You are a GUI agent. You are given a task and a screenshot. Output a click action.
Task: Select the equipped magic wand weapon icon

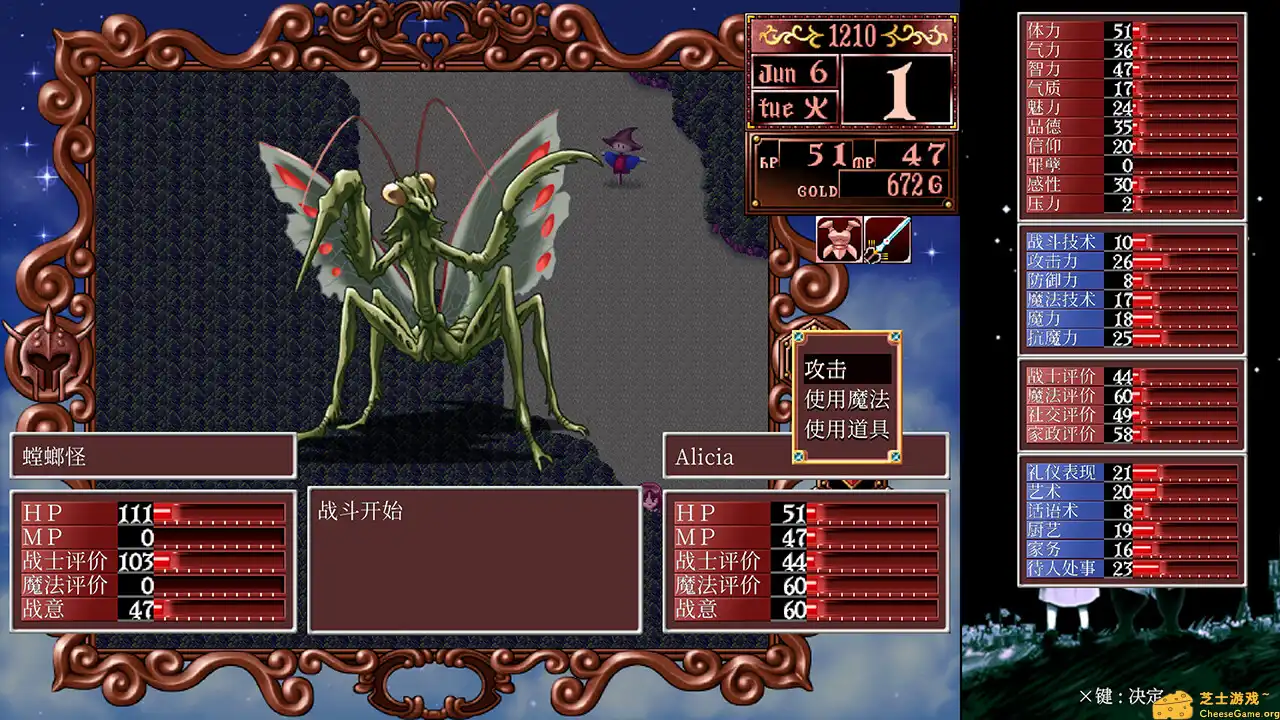coord(887,240)
